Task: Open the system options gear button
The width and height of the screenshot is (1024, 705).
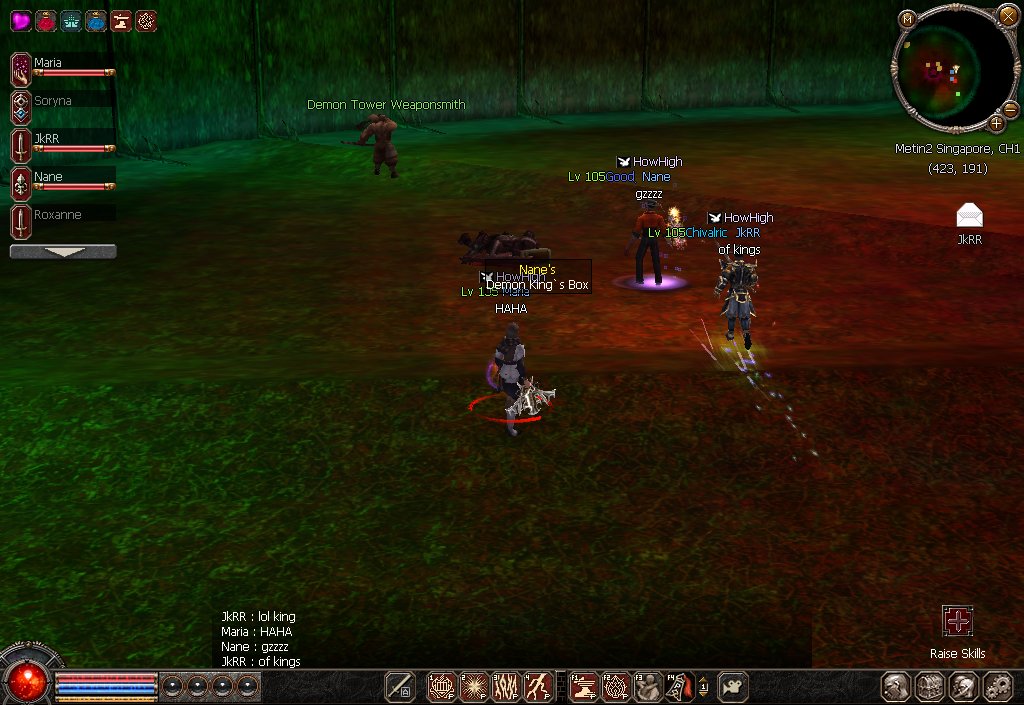Action: click(997, 686)
